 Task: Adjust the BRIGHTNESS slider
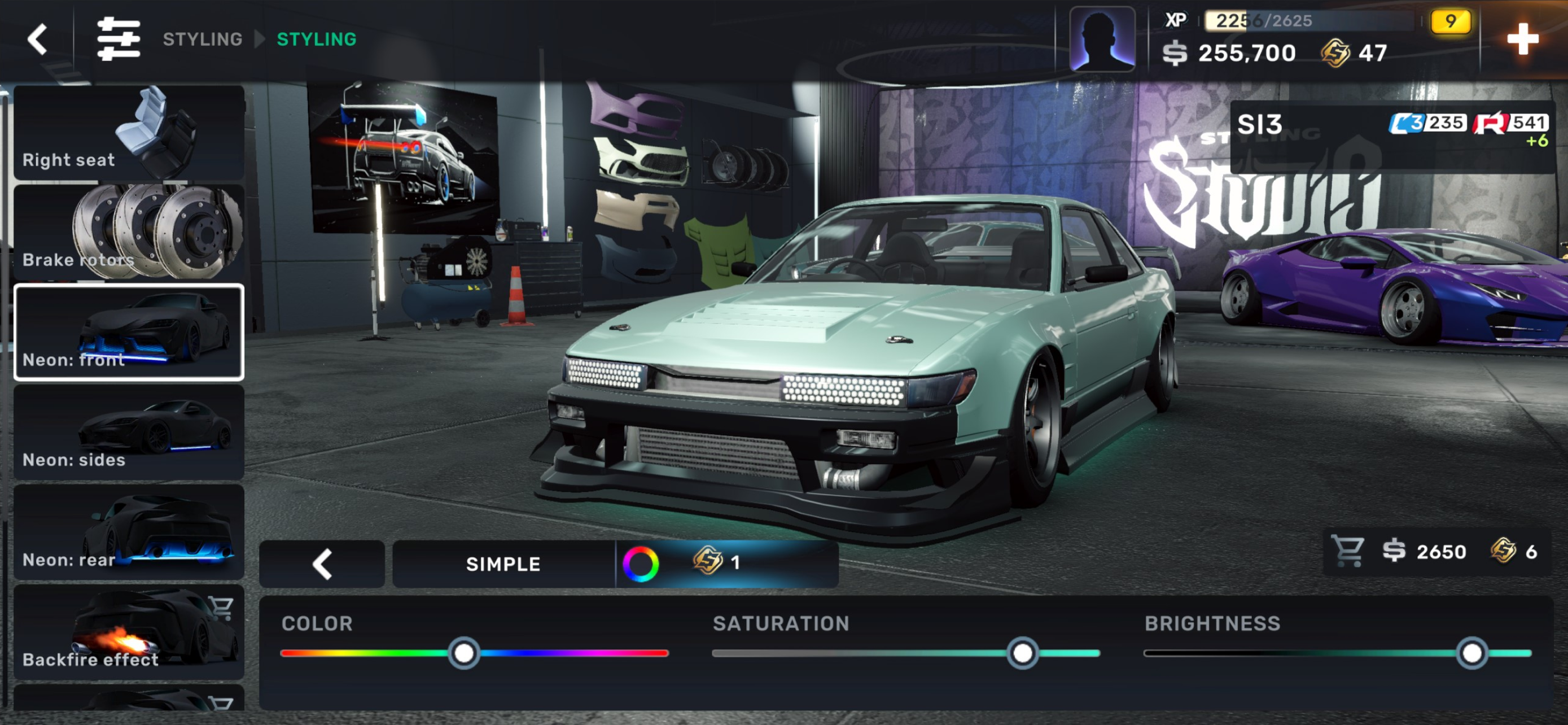[x=1471, y=653]
